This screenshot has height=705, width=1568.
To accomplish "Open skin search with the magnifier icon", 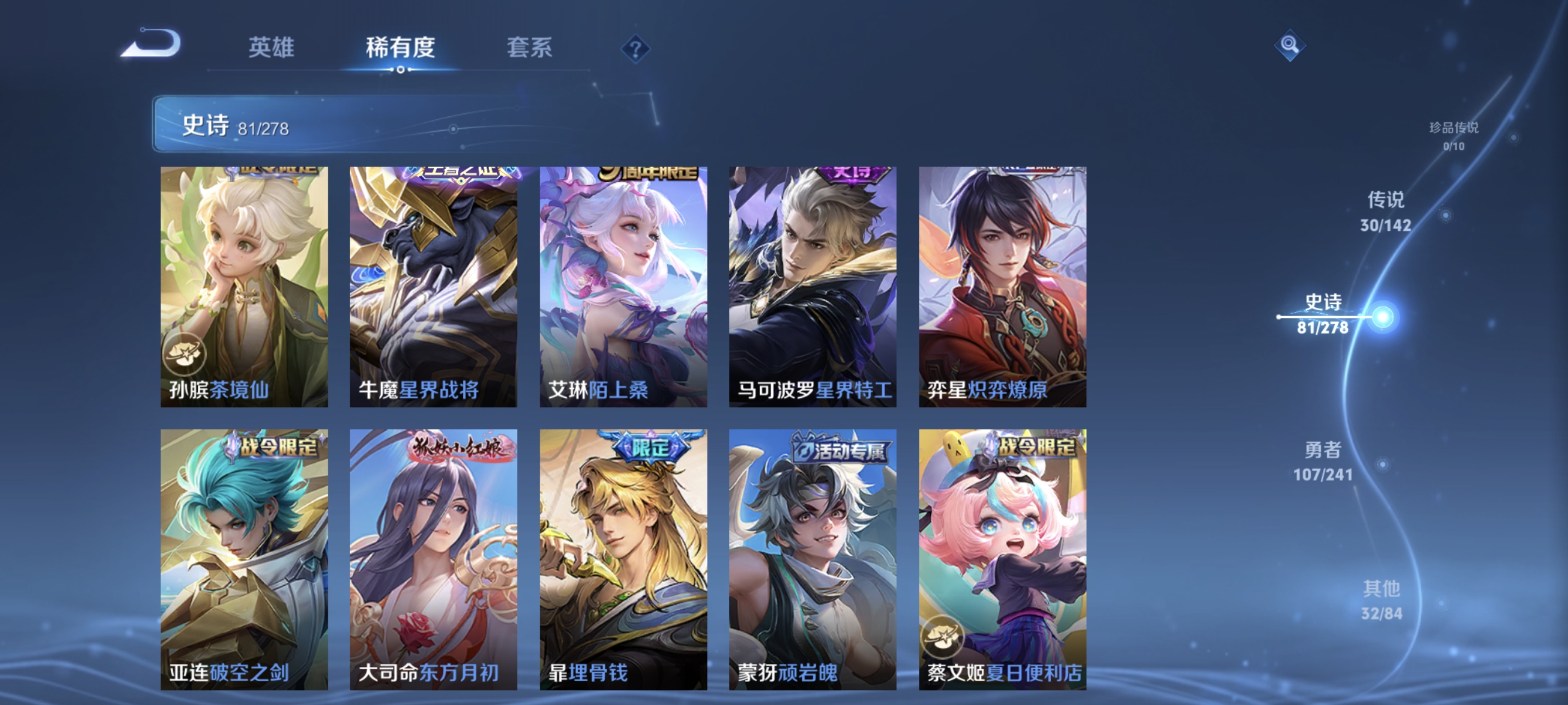I will [x=1290, y=44].
